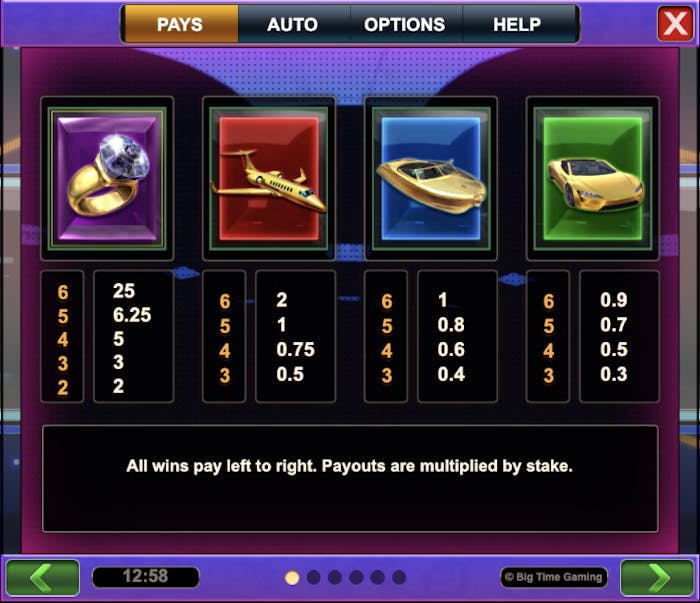Close the paytable with the red X

pyautogui.click(x=675, y=24)
